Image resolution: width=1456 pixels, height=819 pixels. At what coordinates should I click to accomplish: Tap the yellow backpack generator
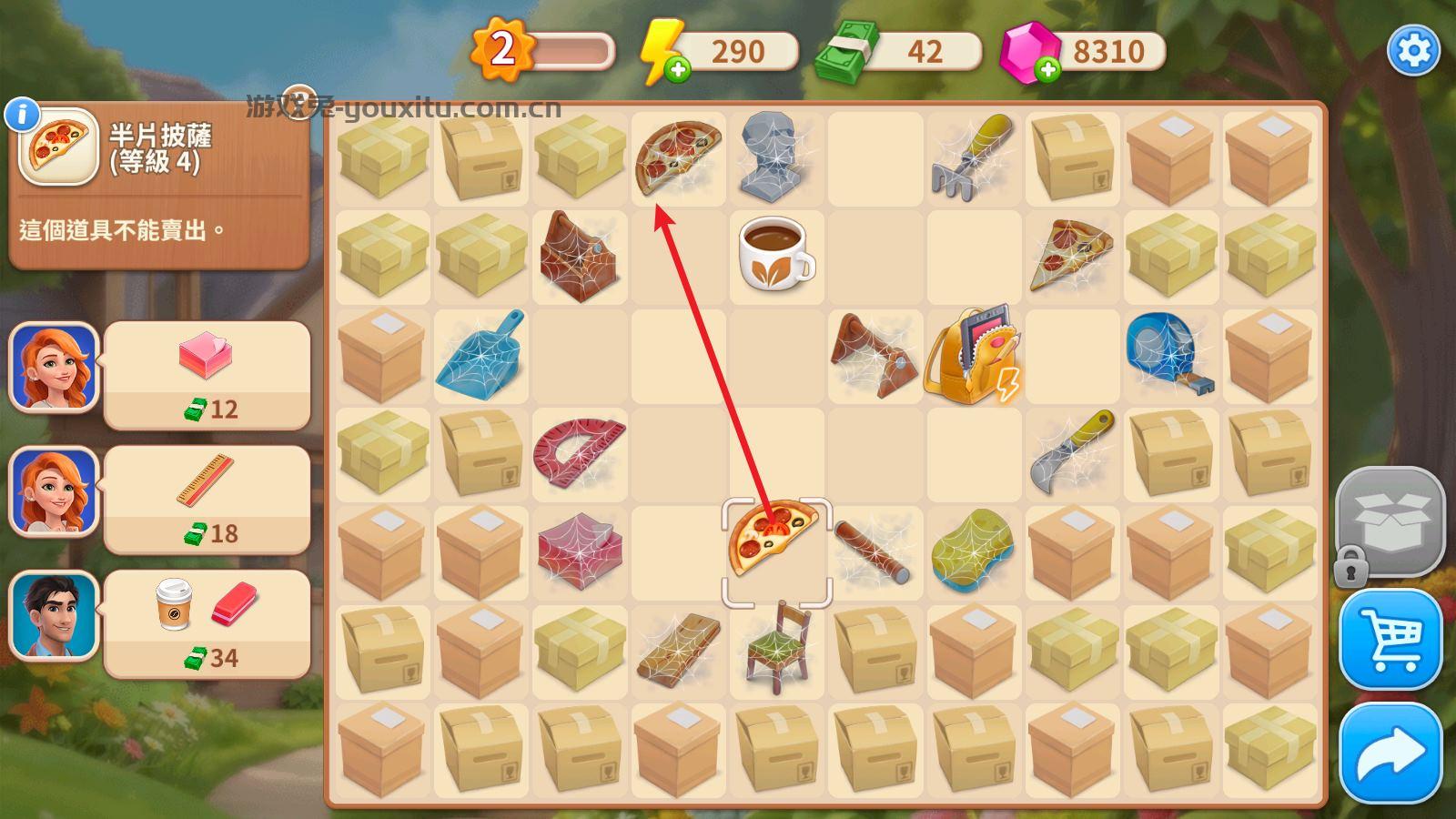(972, 356)
